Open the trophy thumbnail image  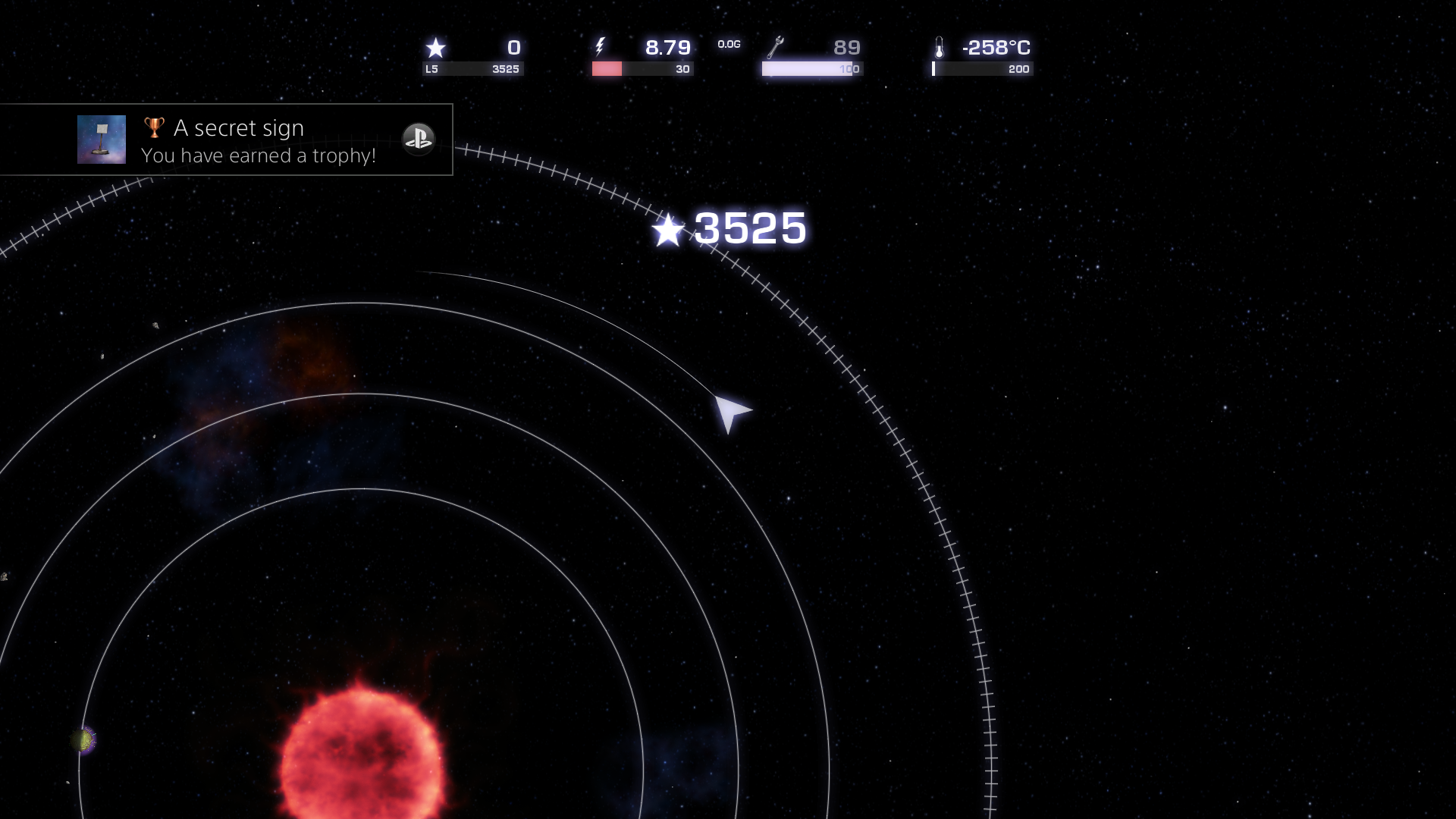(103, 140)
